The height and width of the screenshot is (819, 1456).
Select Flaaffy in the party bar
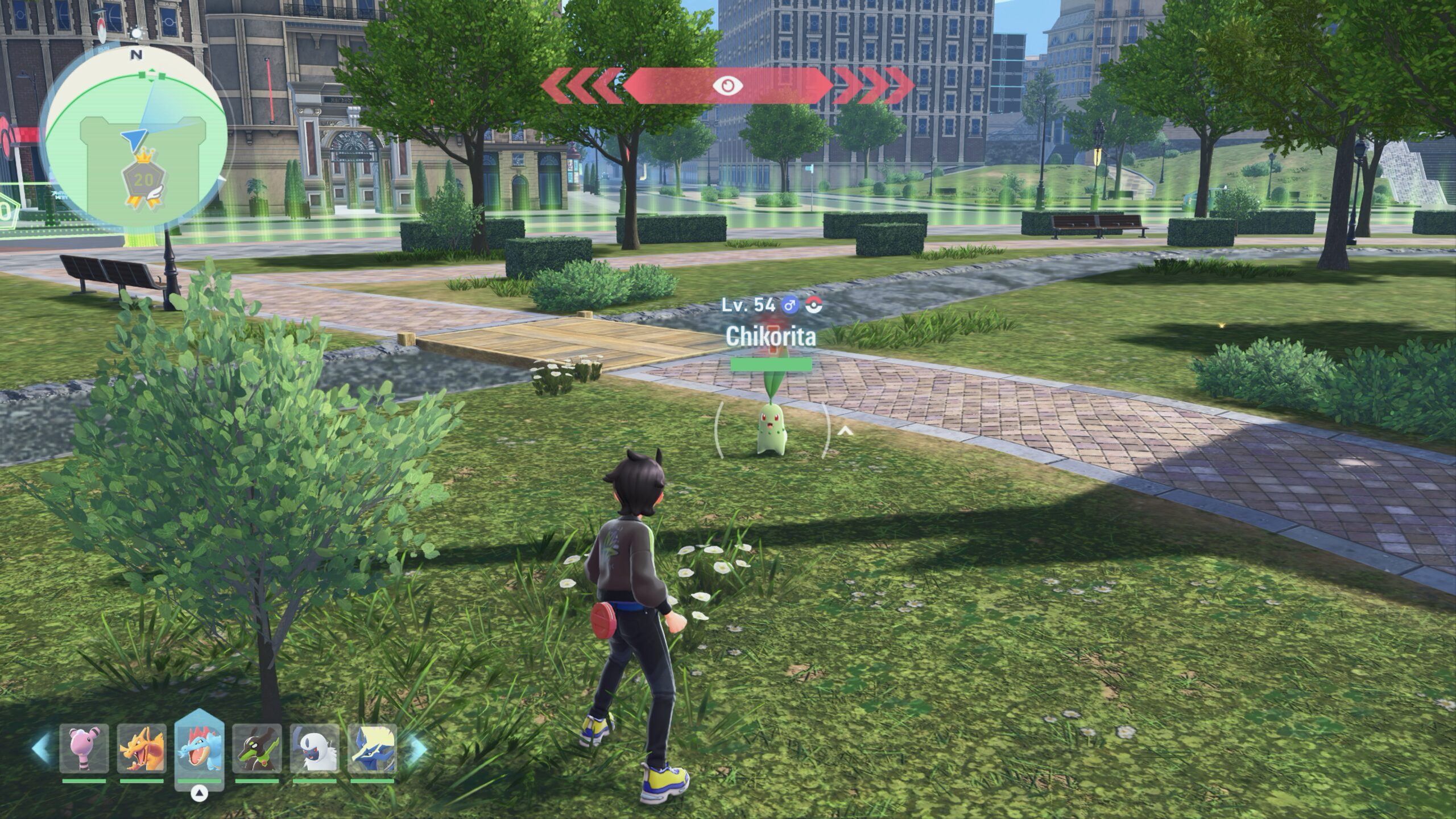point(84,748)
